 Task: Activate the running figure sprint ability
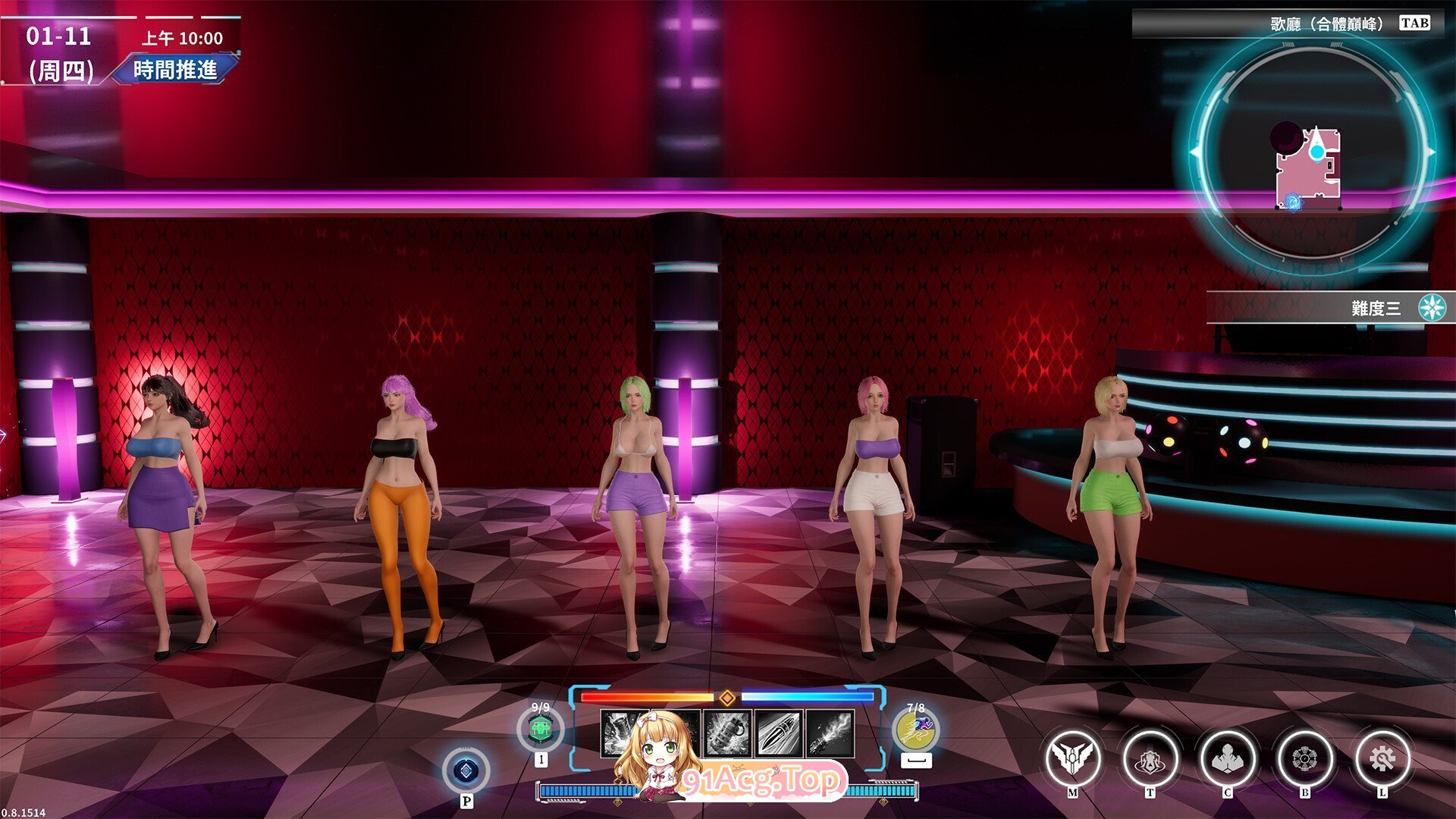point(915,730)
